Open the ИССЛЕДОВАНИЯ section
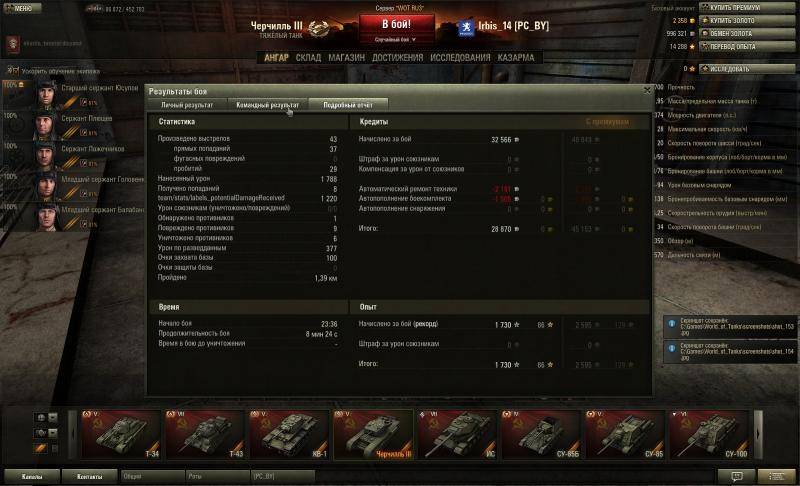This screenshot has height=486, width=800. (x=460, y=58)
